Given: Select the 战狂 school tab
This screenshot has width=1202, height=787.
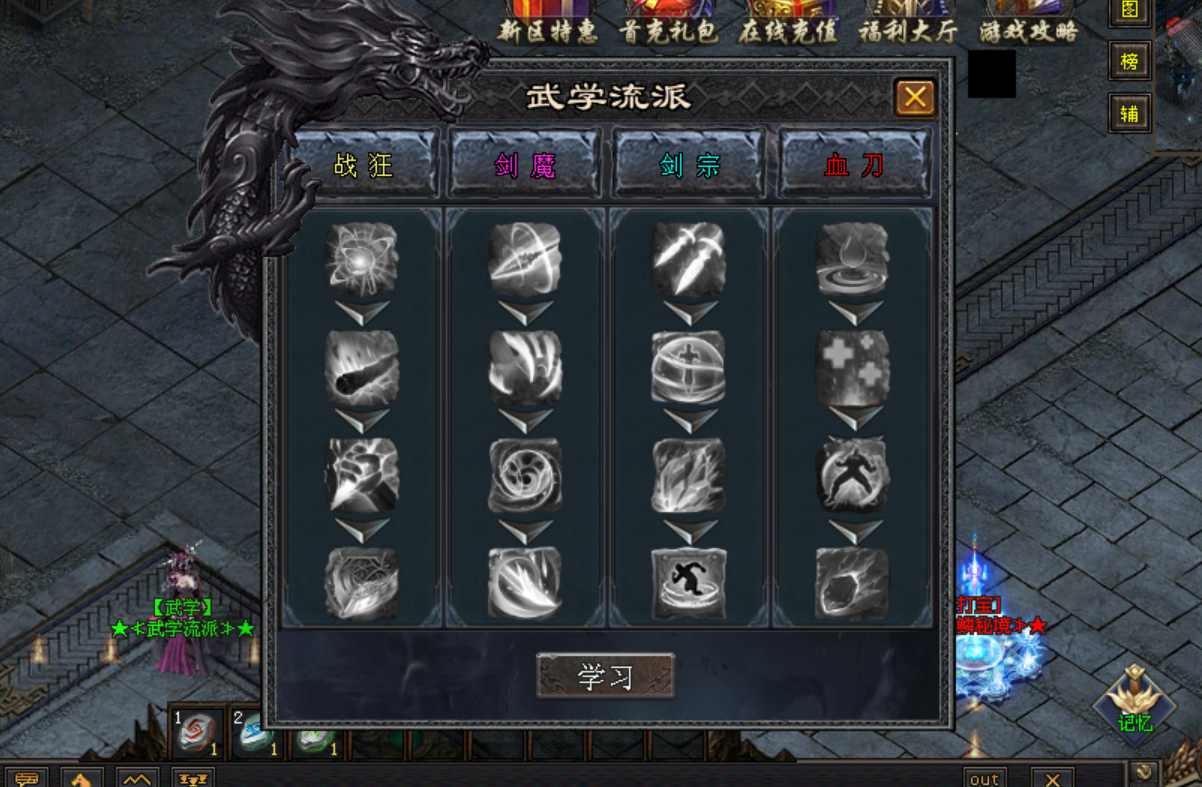Looking at the screenshot, I should point(364,165).
